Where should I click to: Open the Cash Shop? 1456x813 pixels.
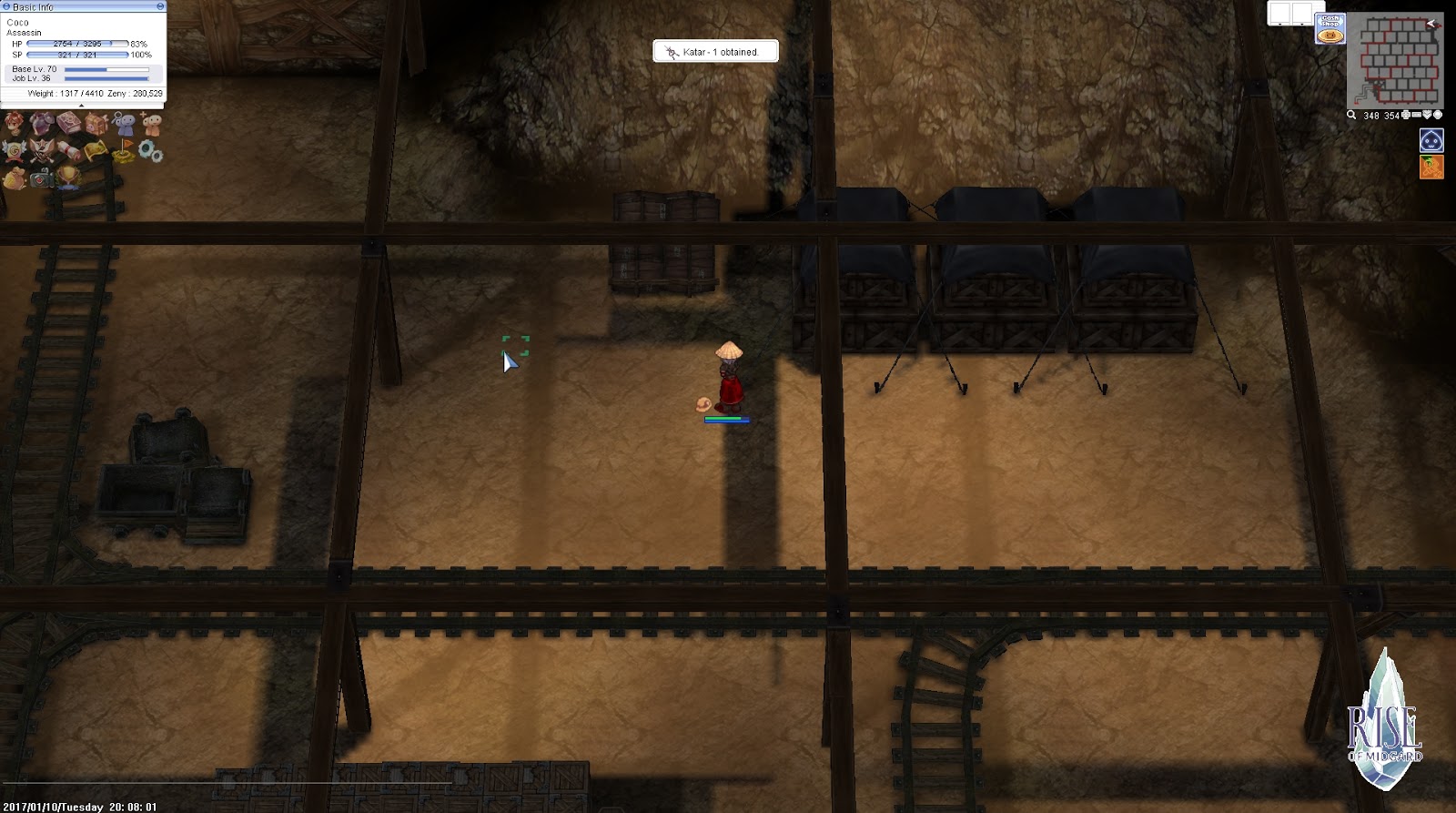click(x=1330, y=28)
